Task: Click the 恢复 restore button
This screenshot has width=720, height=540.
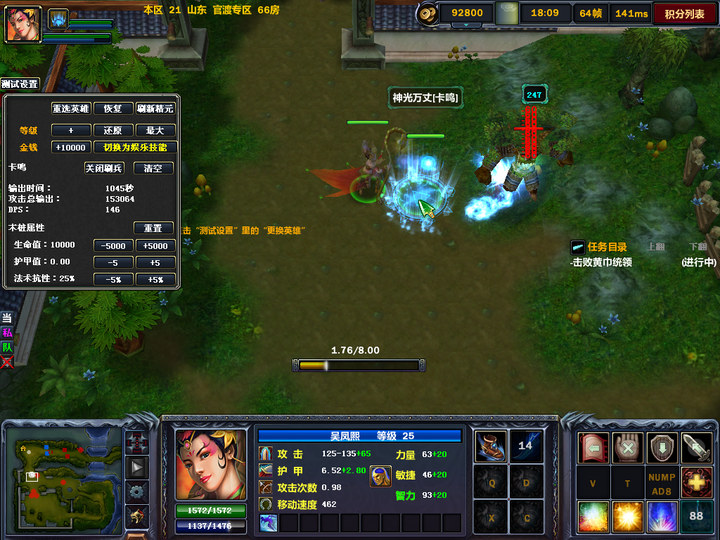Action: pos(113,108)
